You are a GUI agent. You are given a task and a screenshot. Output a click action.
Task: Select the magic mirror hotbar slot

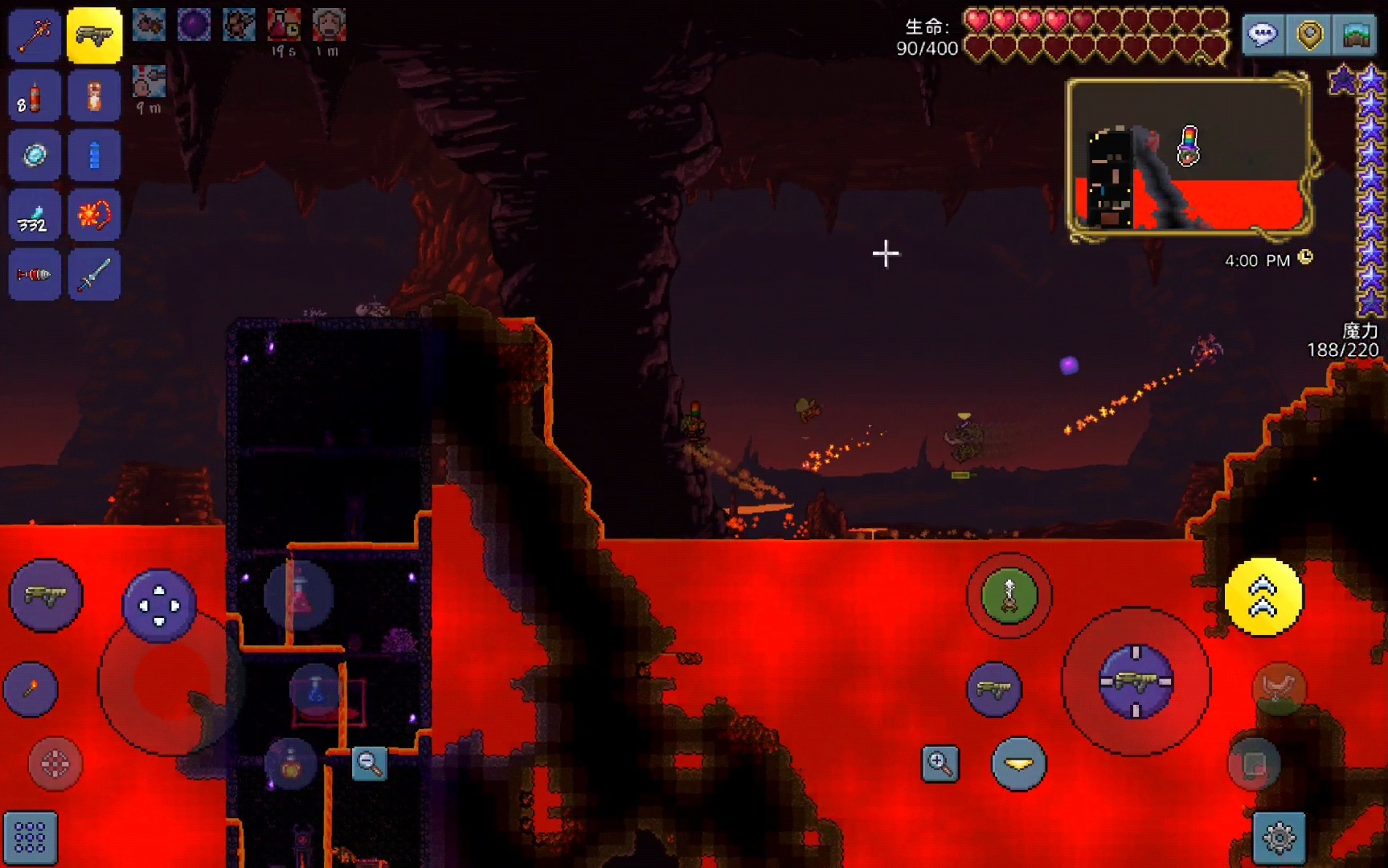tap(35, 155)
